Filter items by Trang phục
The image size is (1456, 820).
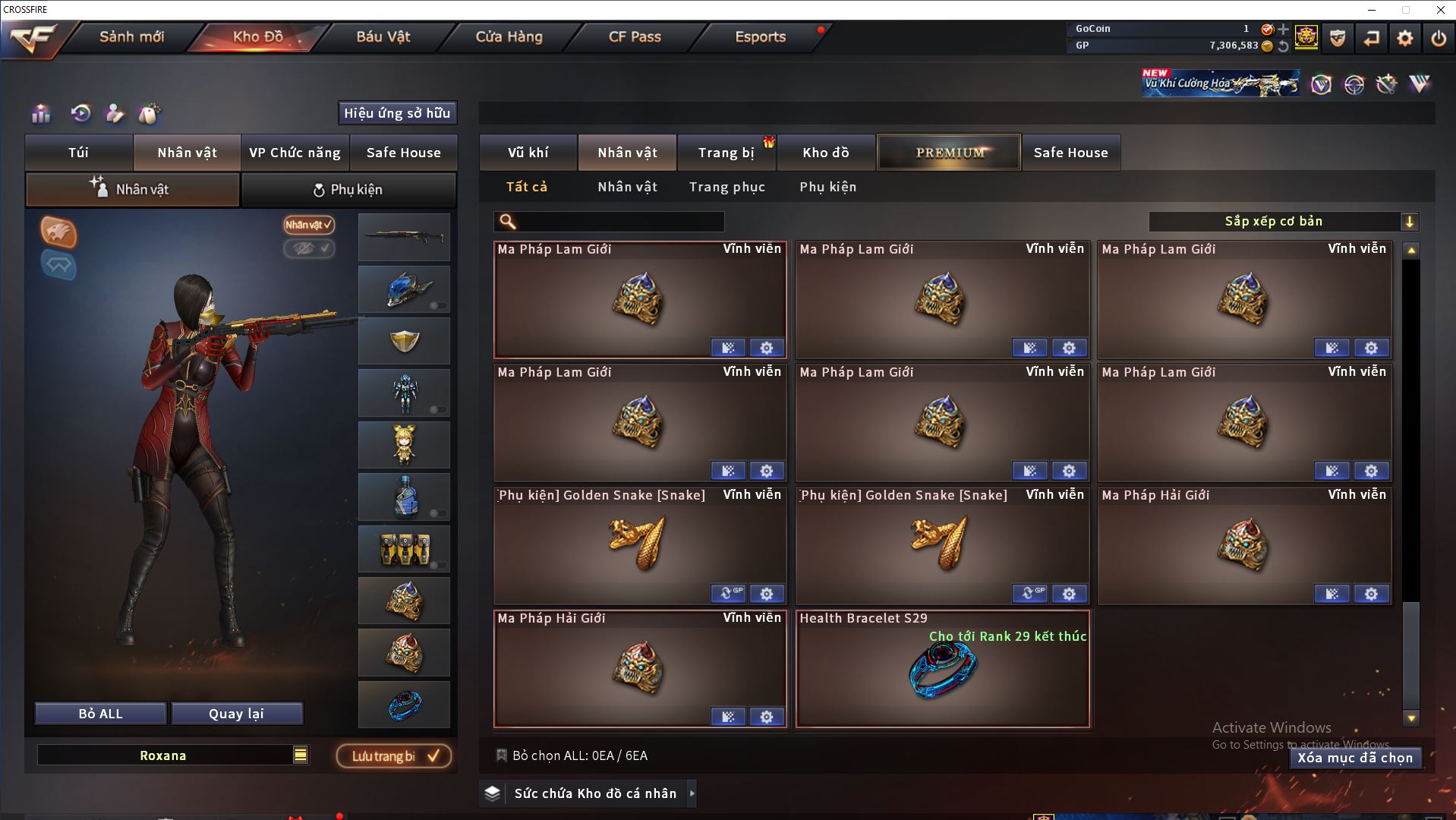pos(726,187)
